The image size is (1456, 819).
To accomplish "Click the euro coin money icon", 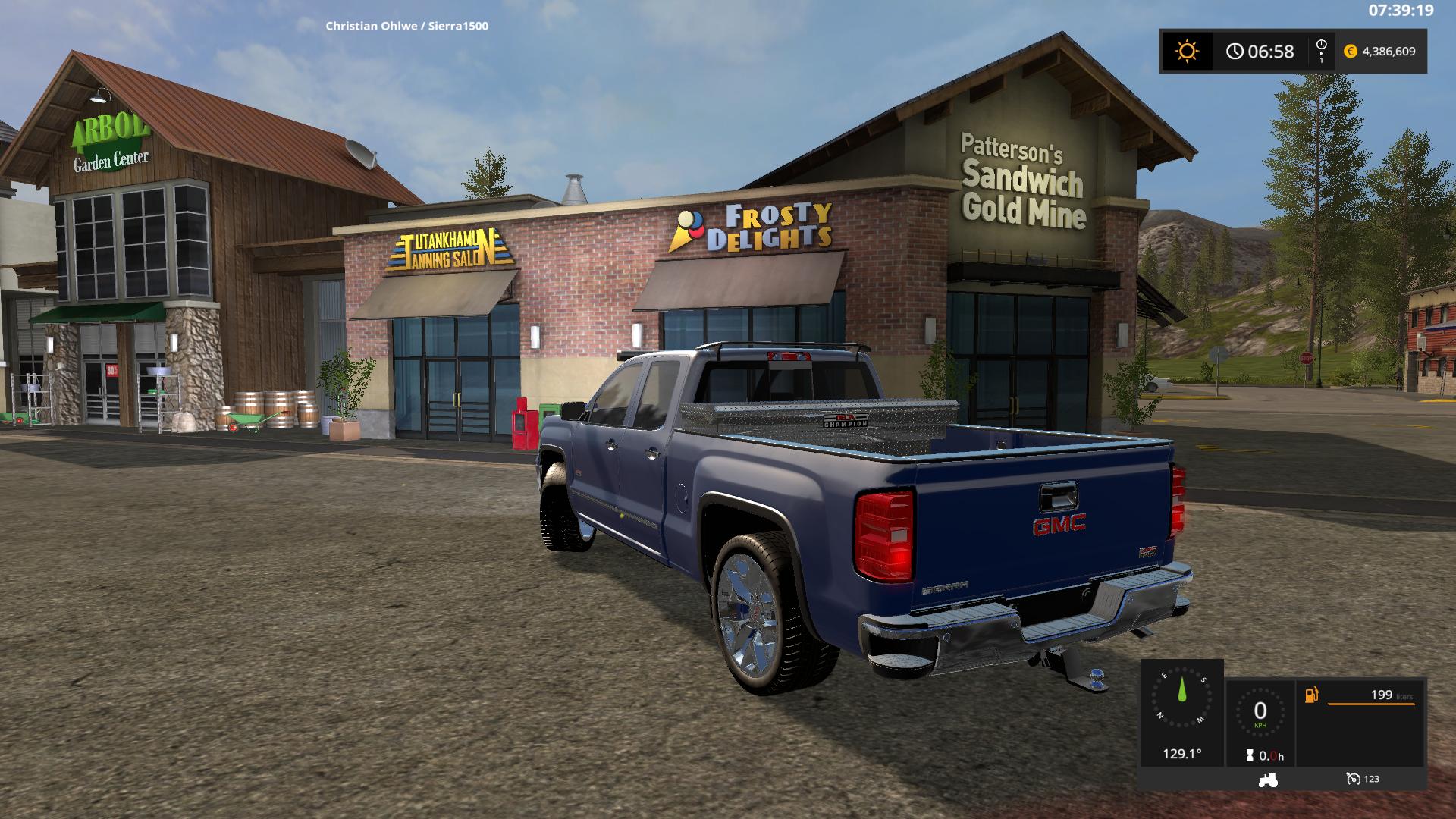I will tap(1351, 52).
